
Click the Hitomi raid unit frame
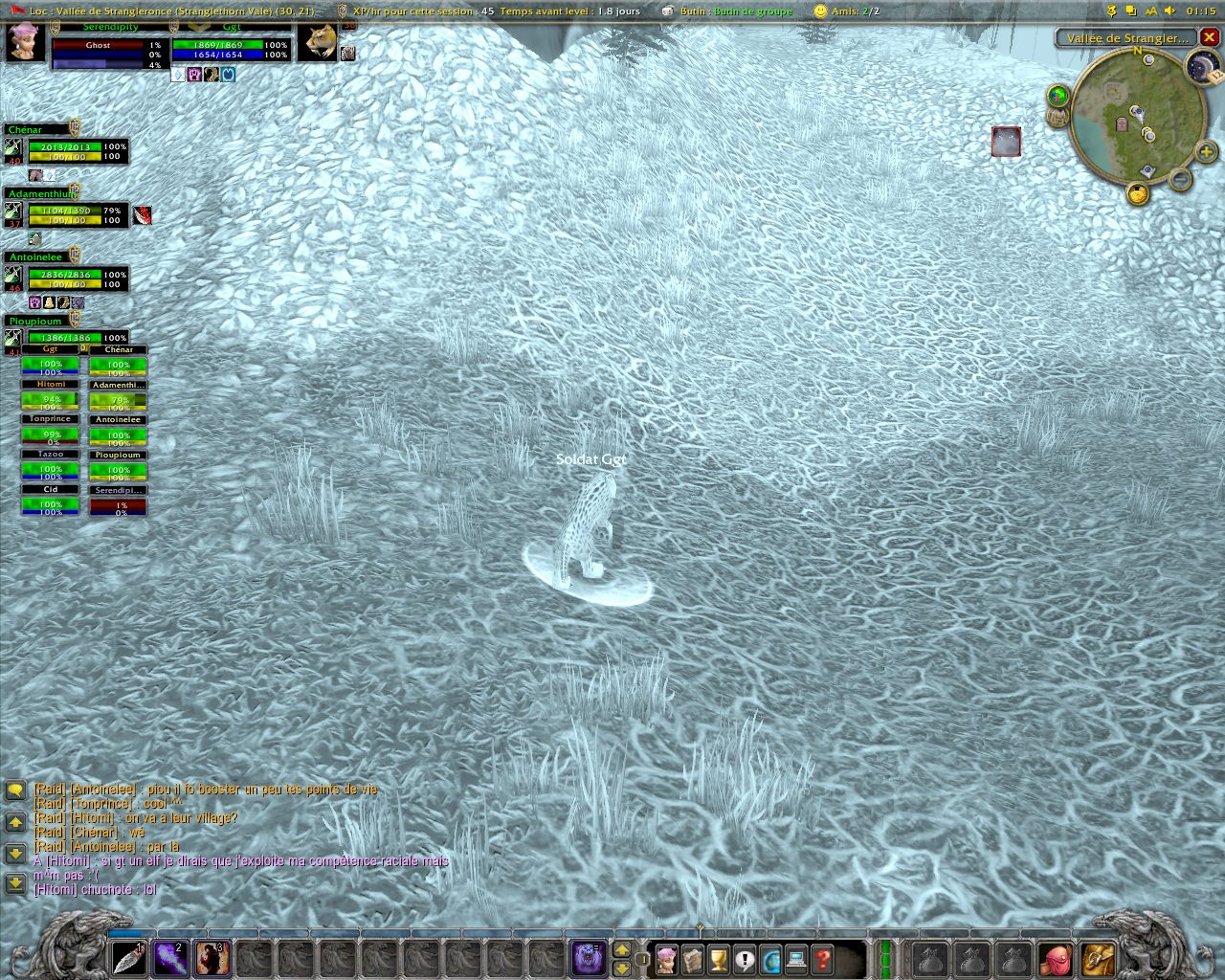click(51, 394)
